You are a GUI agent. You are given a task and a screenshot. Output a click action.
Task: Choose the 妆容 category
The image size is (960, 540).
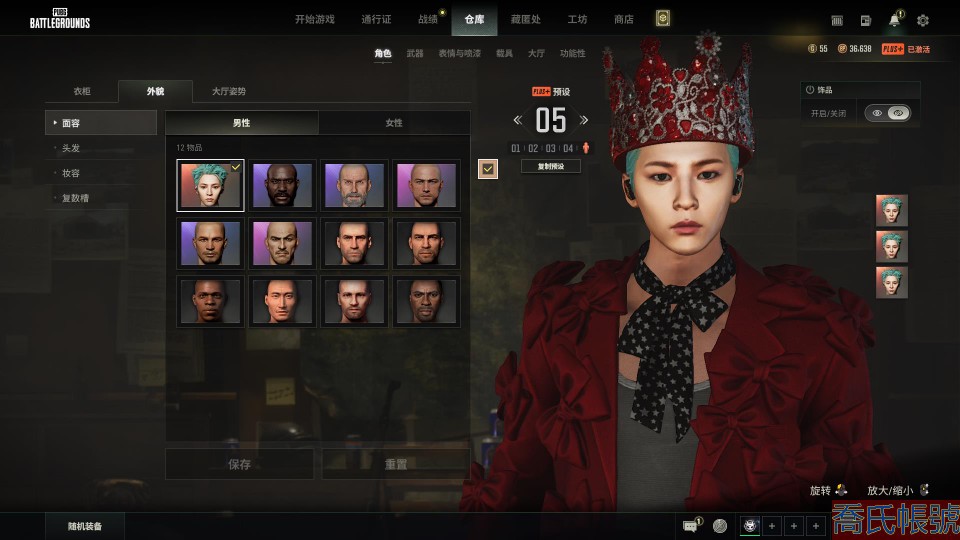coord(71,173)
